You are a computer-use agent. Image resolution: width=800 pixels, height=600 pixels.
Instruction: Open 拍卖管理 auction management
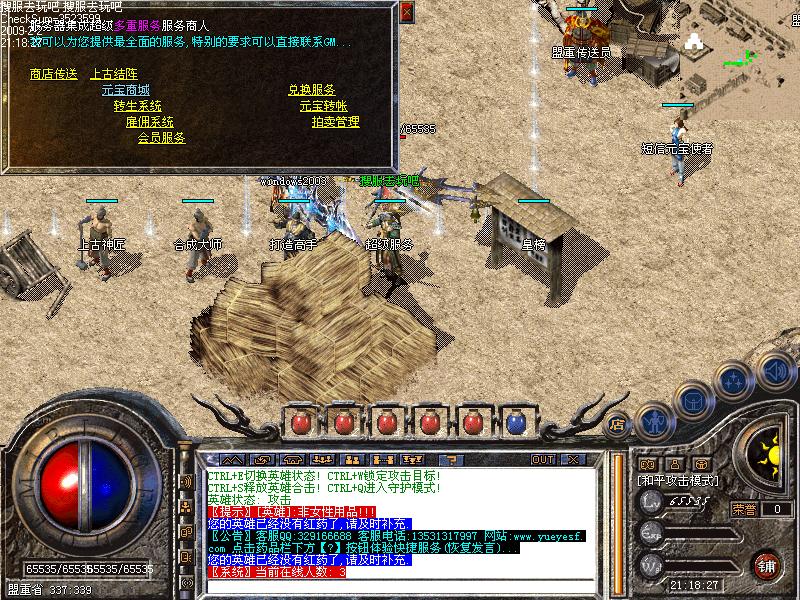point(335,122)
